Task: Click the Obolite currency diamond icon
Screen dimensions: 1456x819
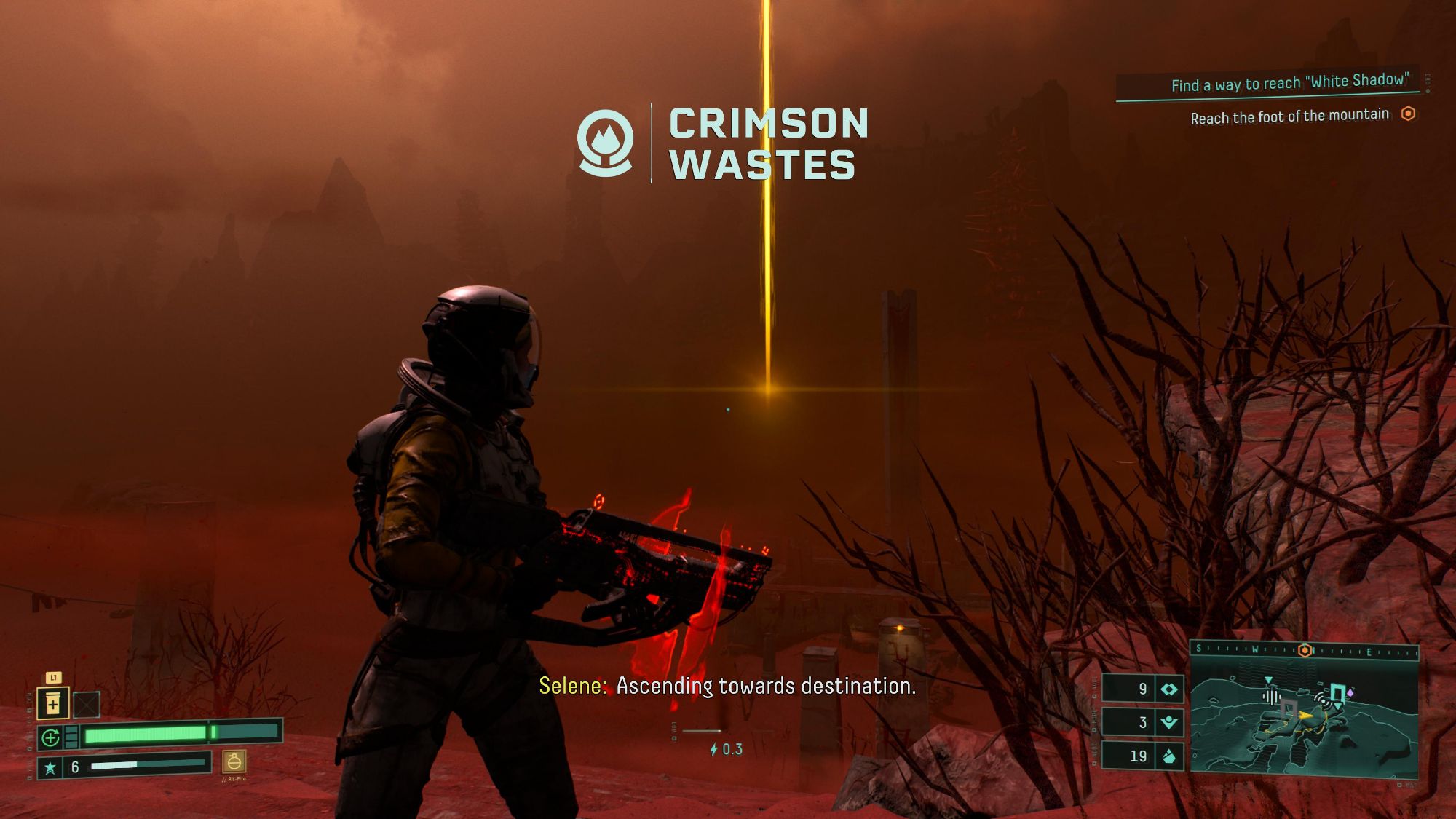Action: click(x=1168, y=689)
